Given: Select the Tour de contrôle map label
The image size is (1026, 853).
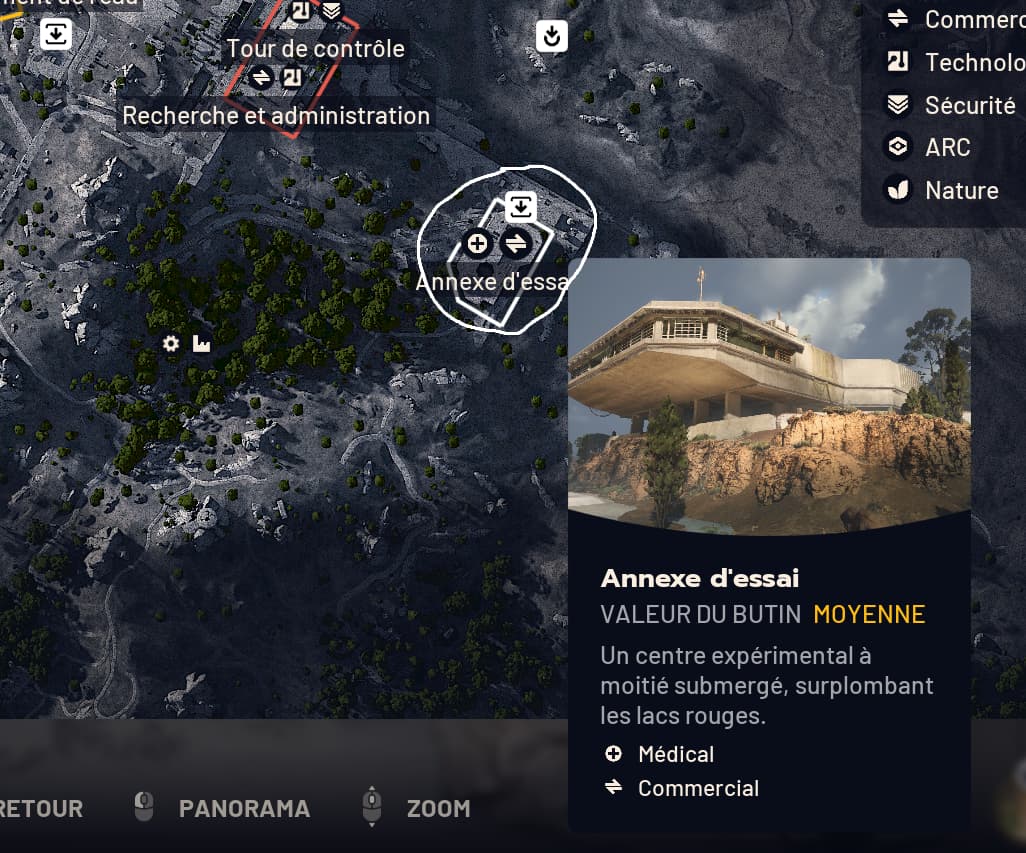Looking at the screenshot, I should (x=315, y=48).
